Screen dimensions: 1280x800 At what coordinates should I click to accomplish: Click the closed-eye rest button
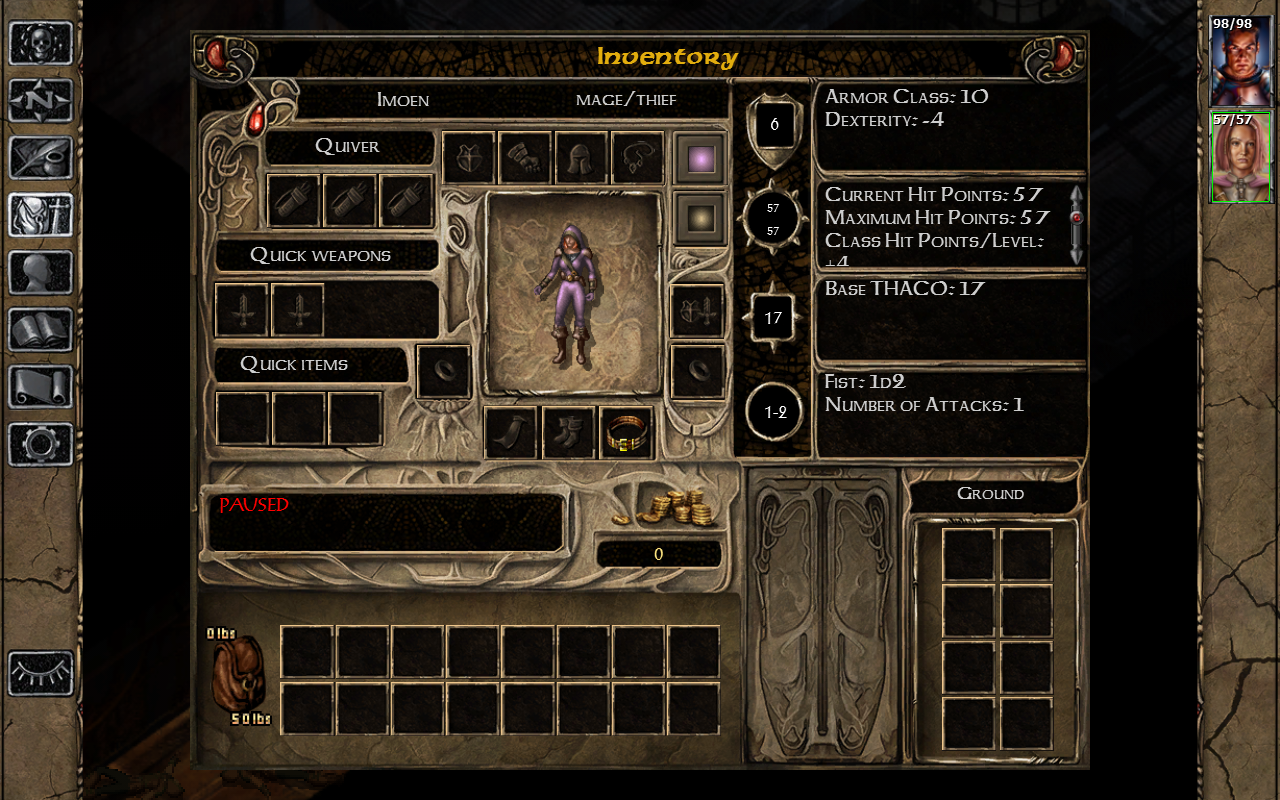point(41,673)
